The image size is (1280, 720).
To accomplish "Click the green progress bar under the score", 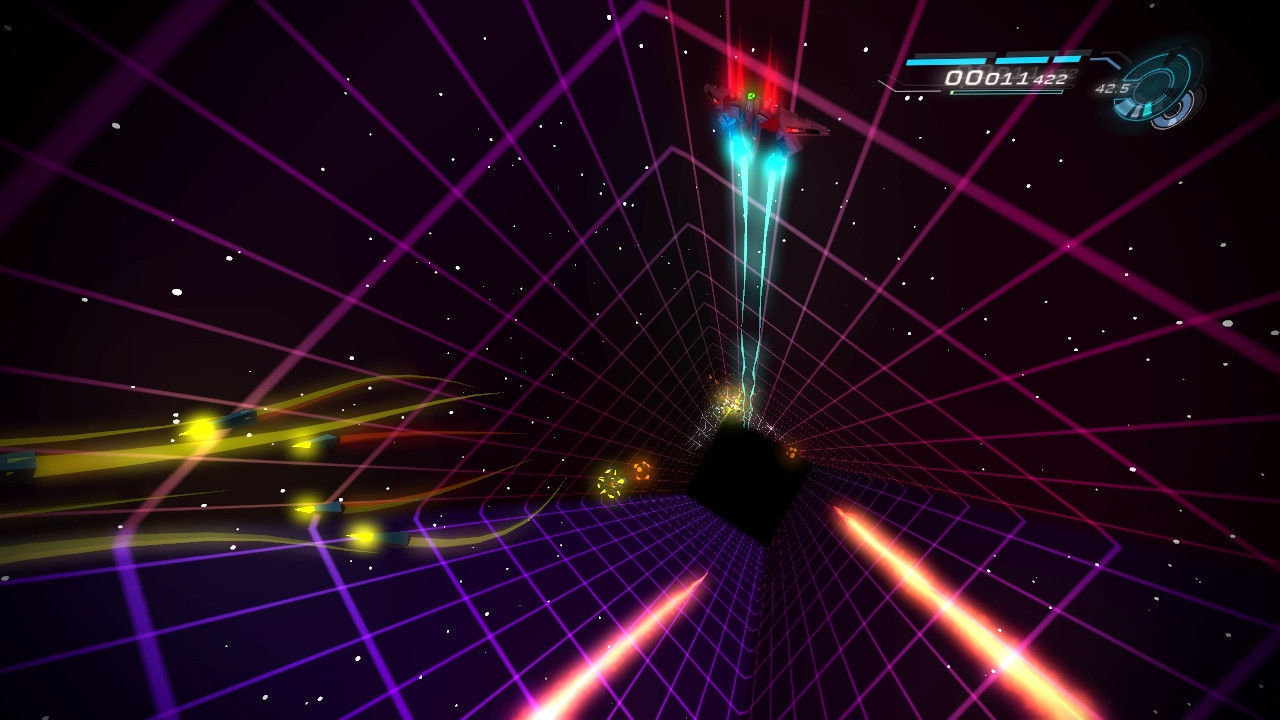I will [954, 91].
